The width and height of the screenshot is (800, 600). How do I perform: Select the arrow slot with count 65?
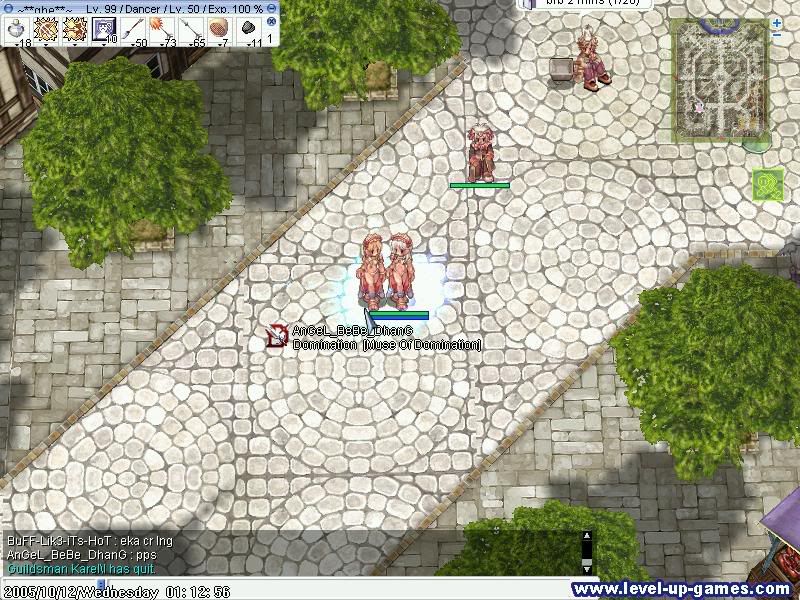(190, 28)
